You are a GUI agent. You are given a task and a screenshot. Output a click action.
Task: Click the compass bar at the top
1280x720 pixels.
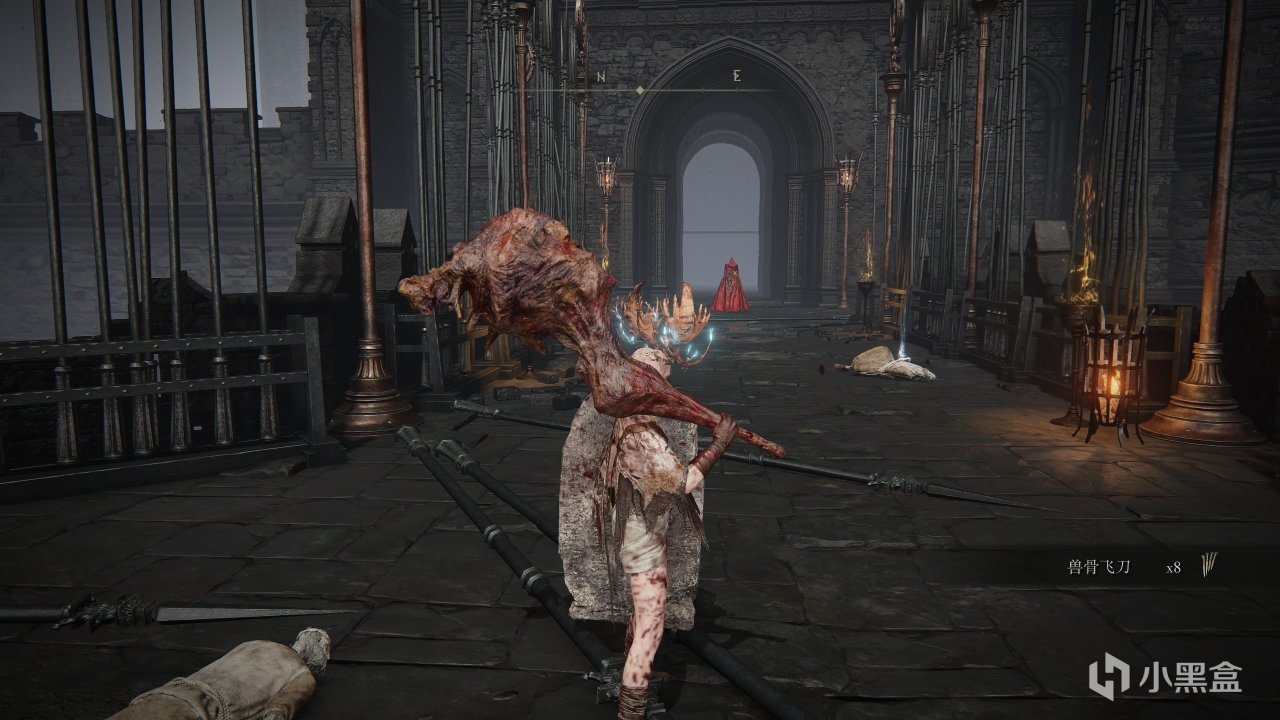click(640, 89)
